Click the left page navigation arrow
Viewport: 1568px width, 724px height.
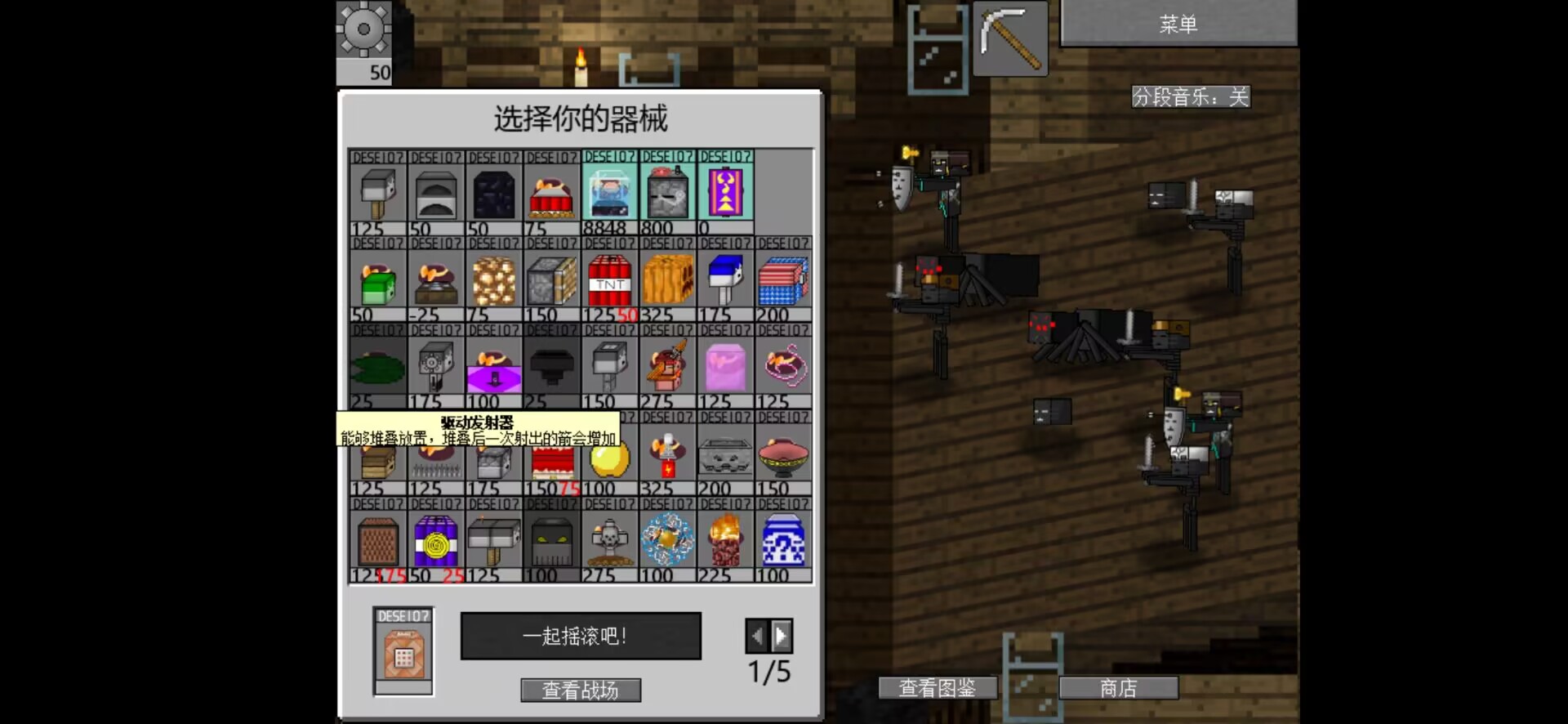757,636
